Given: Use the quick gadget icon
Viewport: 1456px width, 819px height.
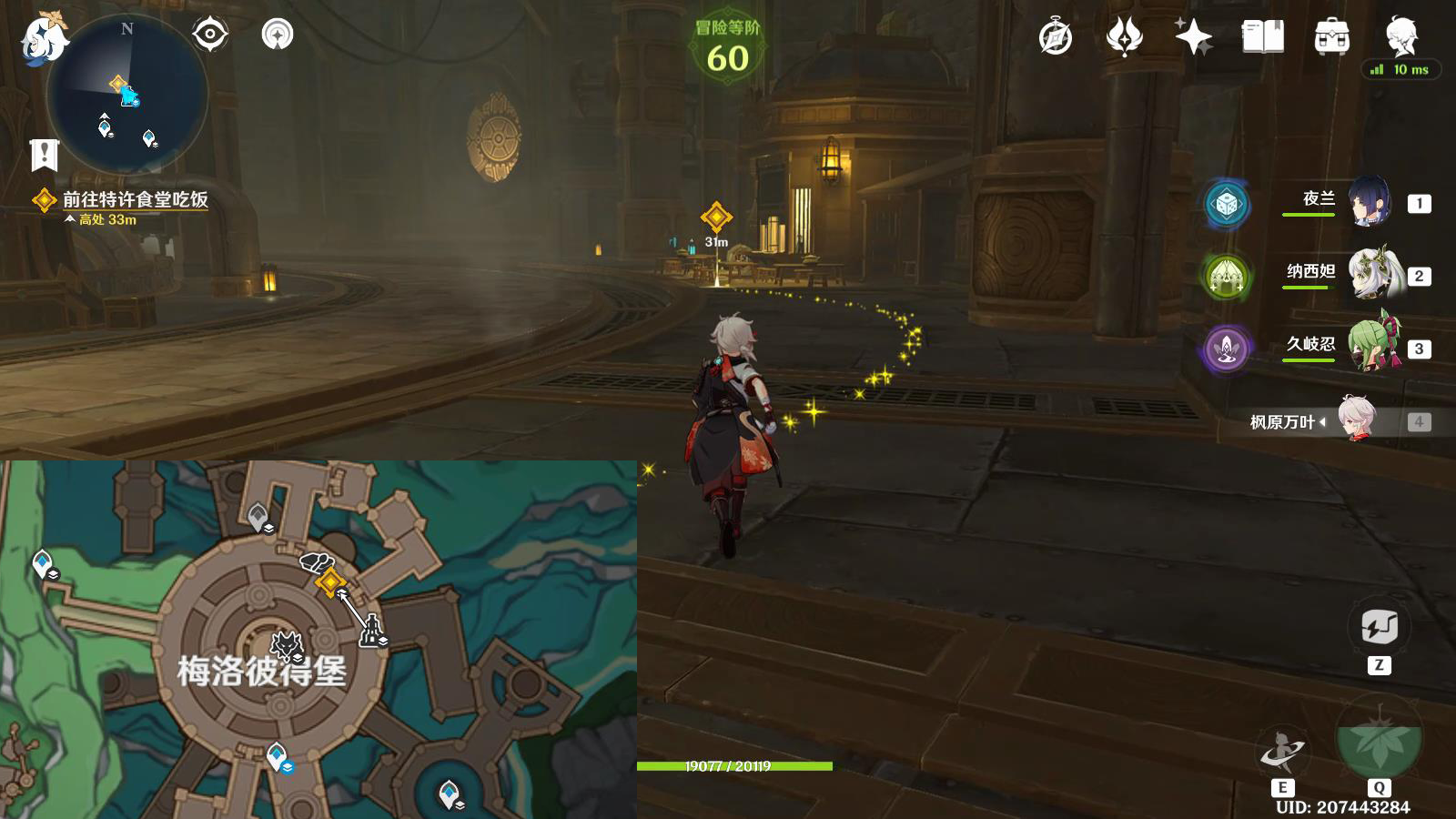Looking at the screenshot, I should [1379, 627].
